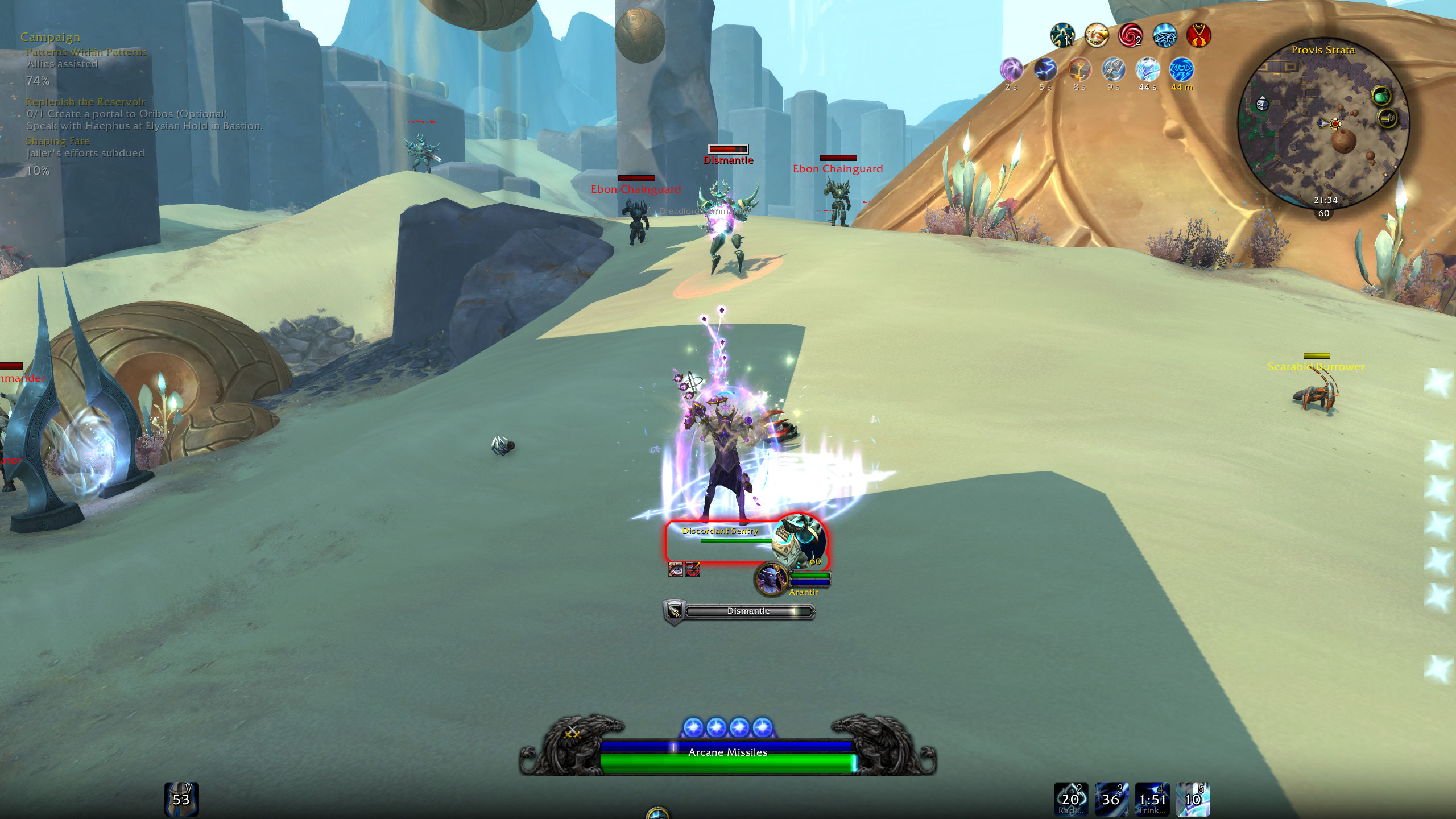Collapse the Replenish the Reservoir quest entry
Screen dimensions: 1456x819
pyautogui.click(x=85, y=102)
